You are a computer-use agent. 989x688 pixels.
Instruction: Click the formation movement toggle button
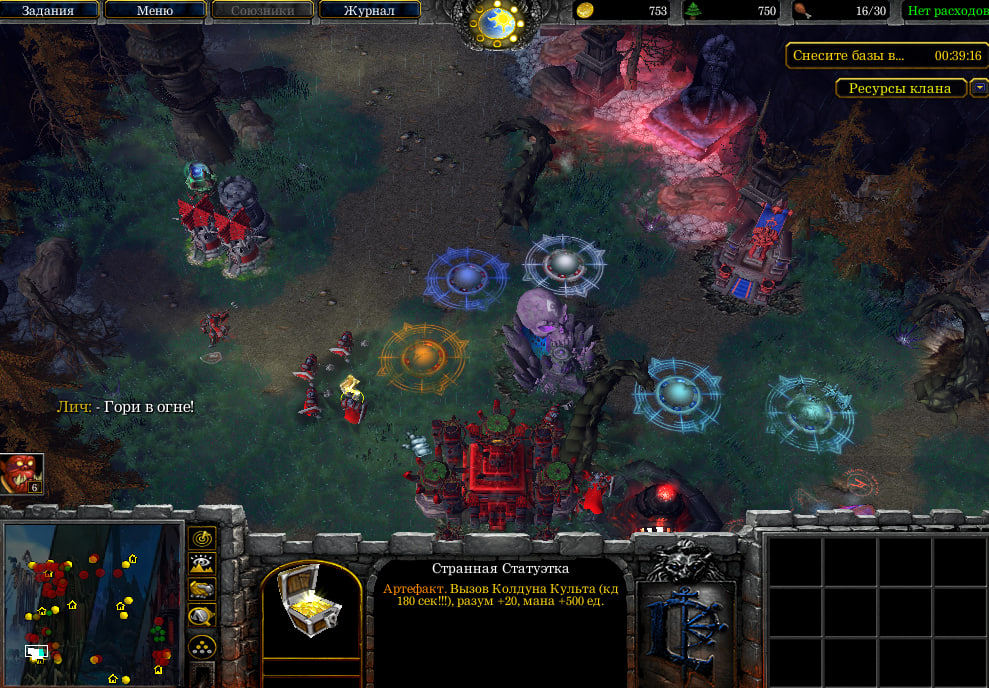pyautogui.click(x=203, y=647)
